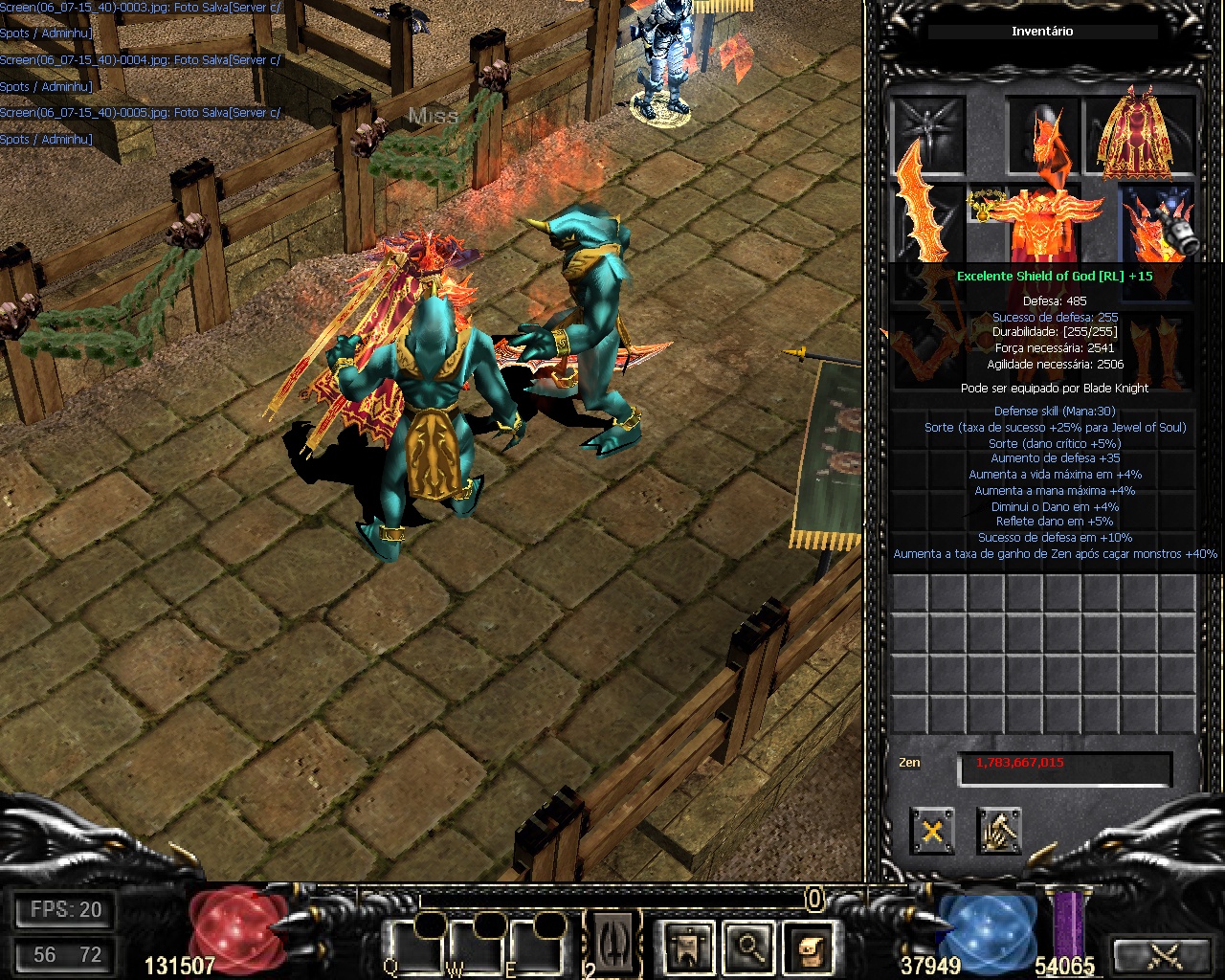Viewport: 1225px width, 980px height.
Task: Click the E potion hotkey slot
Action: (x=536, y=947)
